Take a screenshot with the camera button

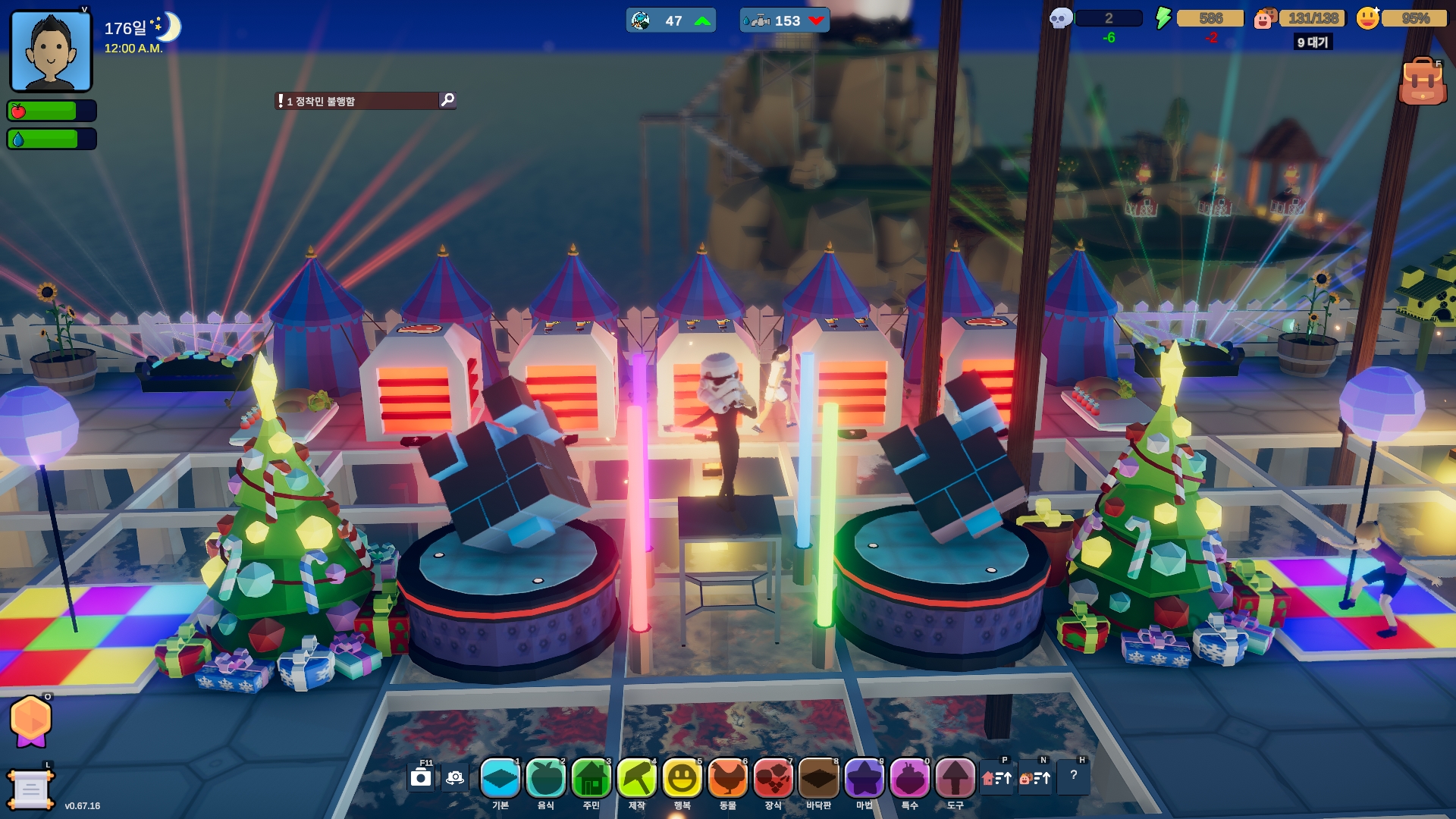[x=421, y=778]
